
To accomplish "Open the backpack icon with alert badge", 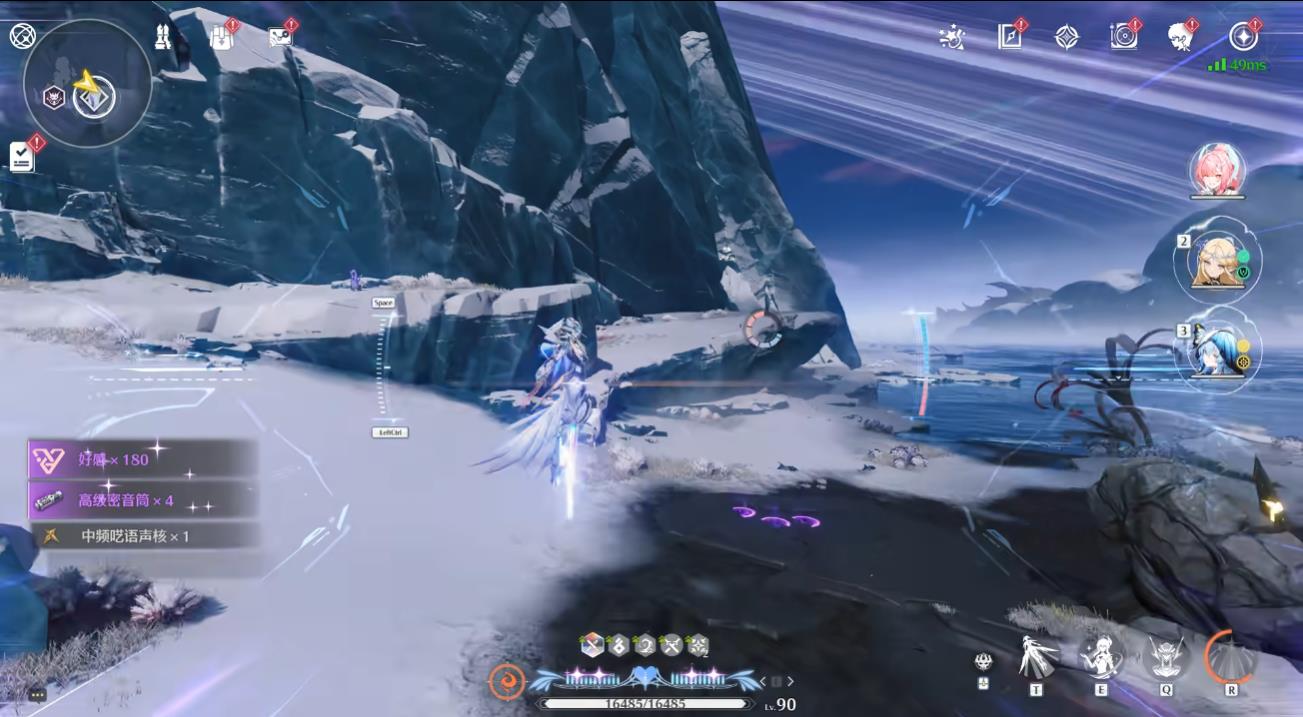I will [x=221, y=37].
